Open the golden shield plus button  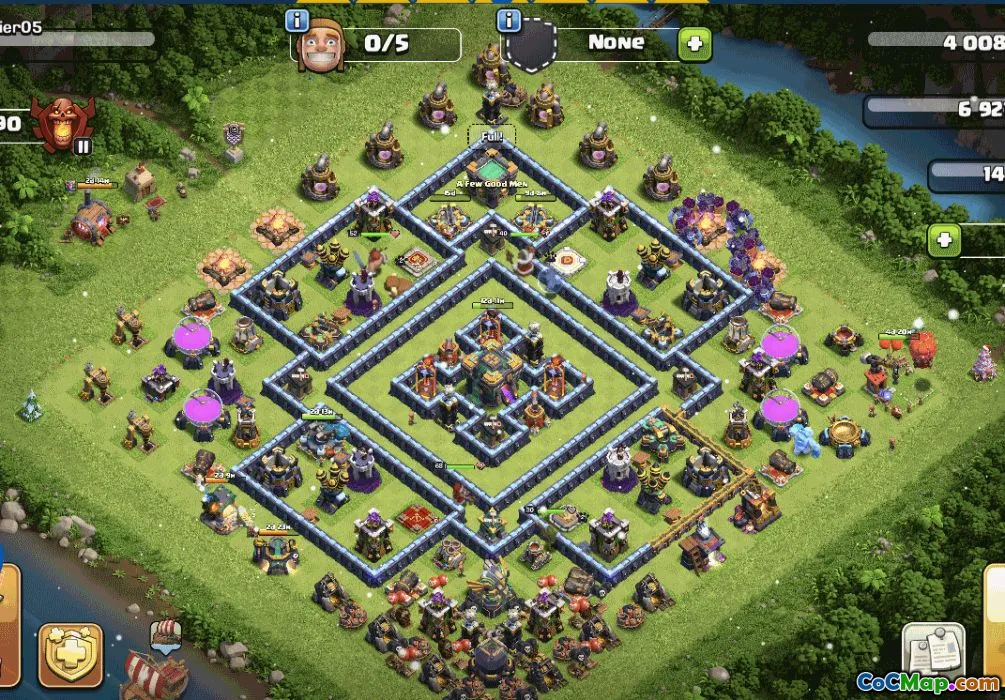point(71,655)
